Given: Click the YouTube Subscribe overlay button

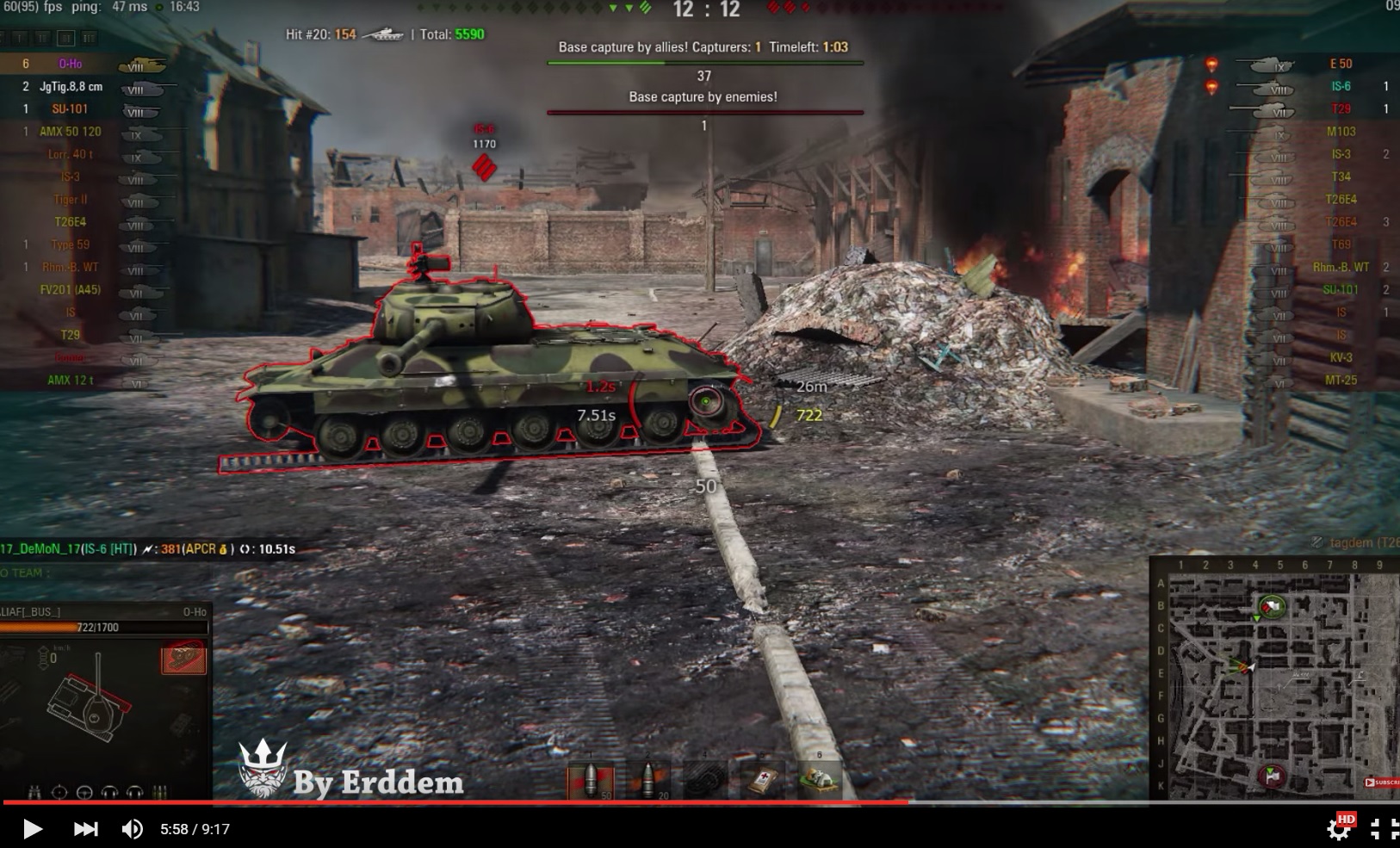Looking at the screenshot, I should point(1381,783).
